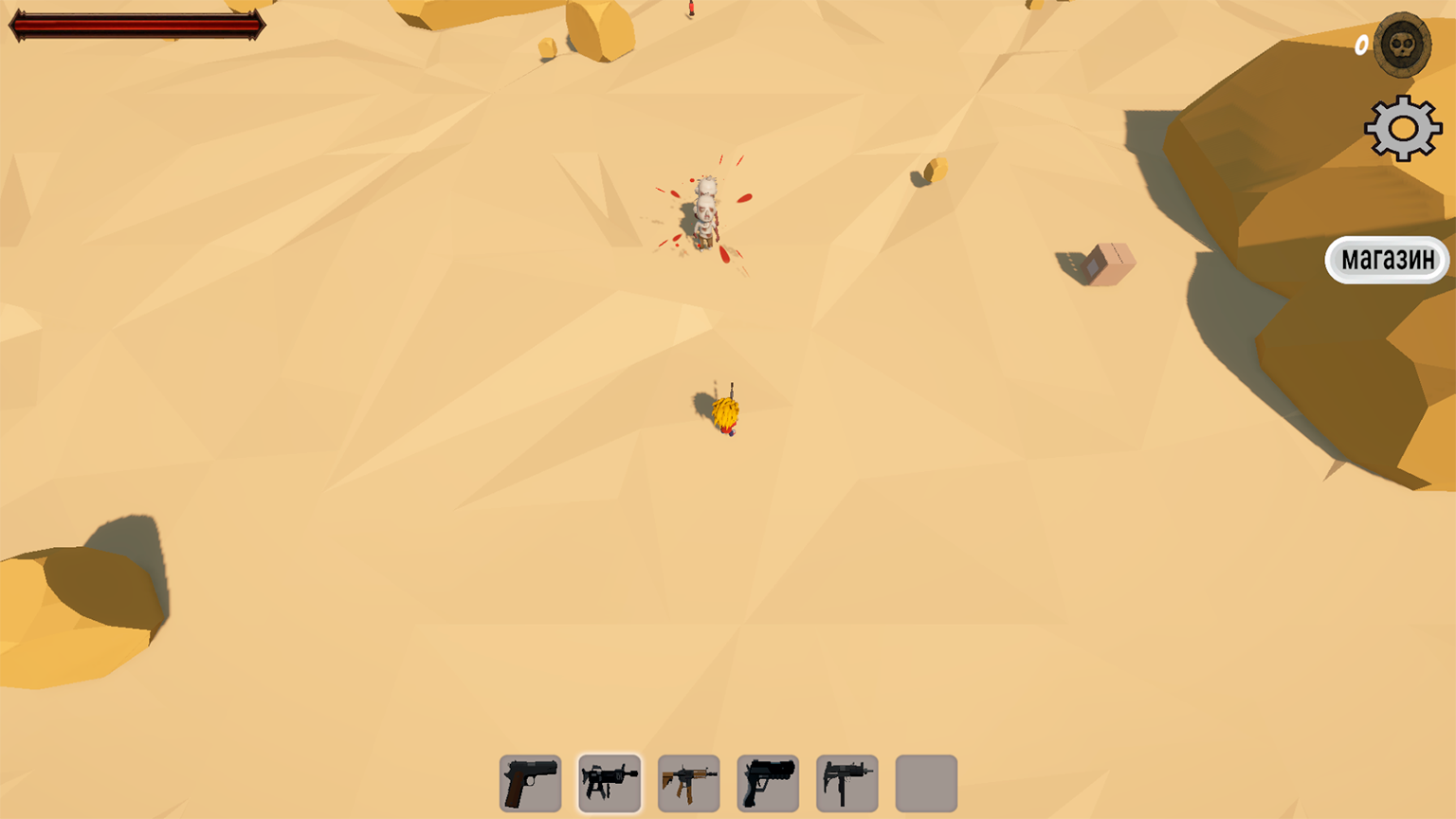This screenshot has width=1456, height=819.
Task: Open the магазин shop button
Action: (x=1387, y=260)
